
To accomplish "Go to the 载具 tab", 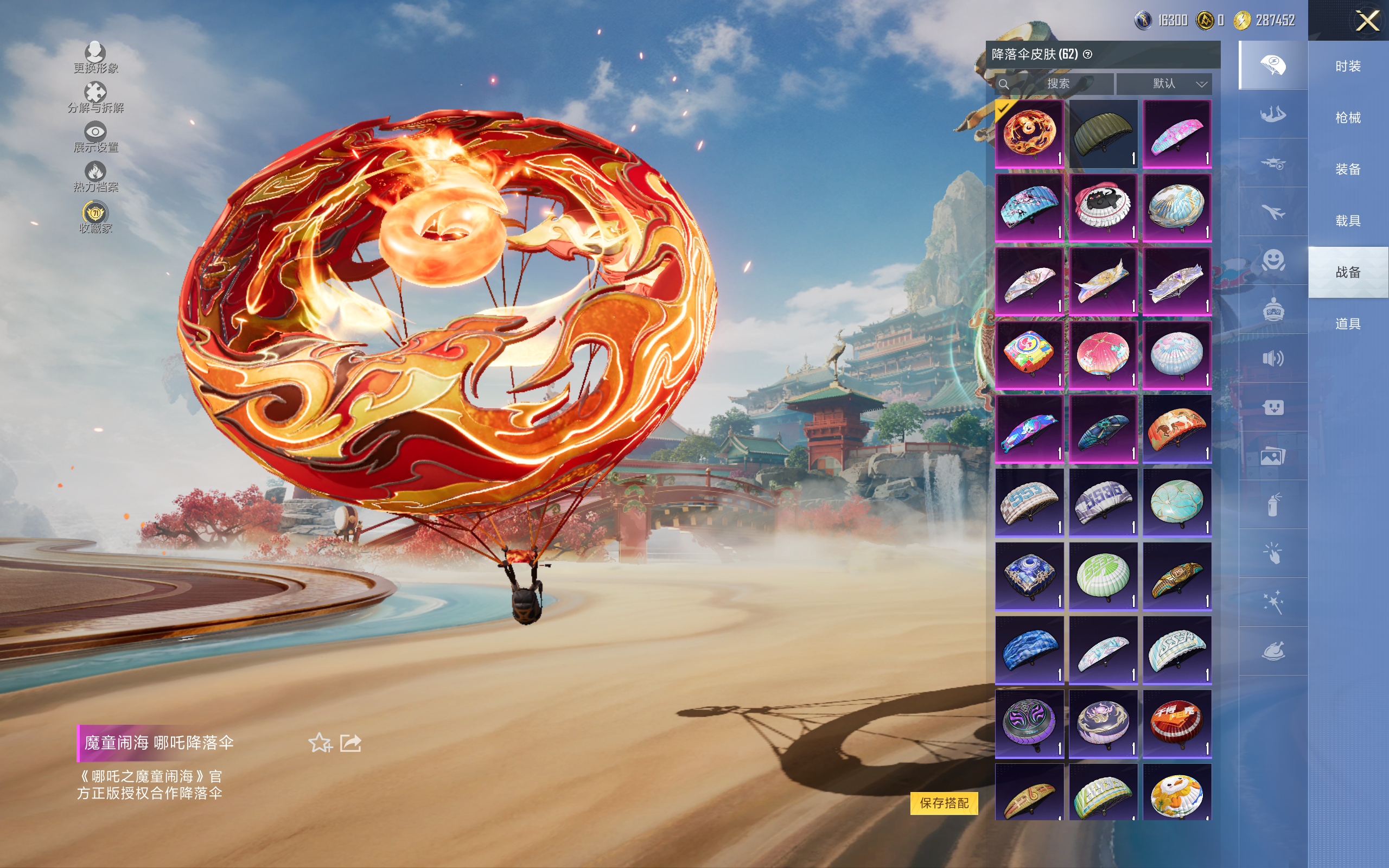I will tap(1348, 221).
